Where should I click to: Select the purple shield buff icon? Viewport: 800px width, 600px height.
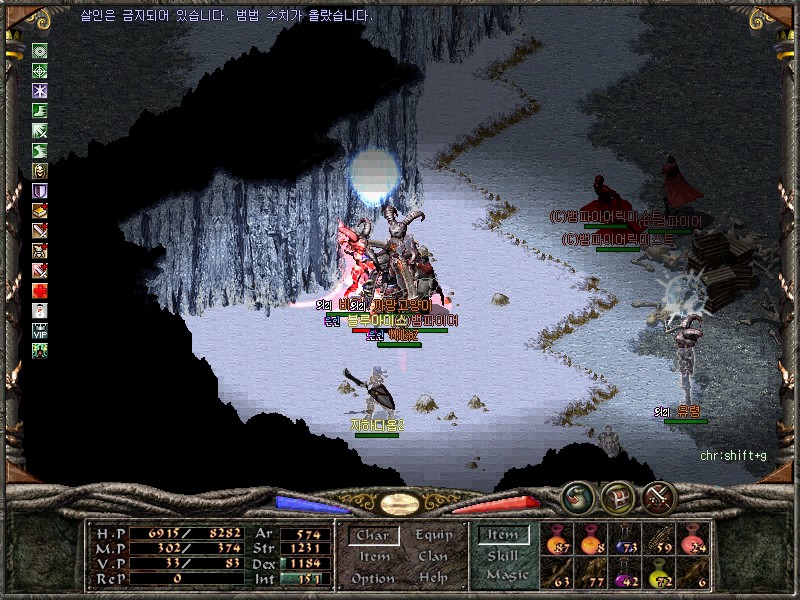point(40,191)
